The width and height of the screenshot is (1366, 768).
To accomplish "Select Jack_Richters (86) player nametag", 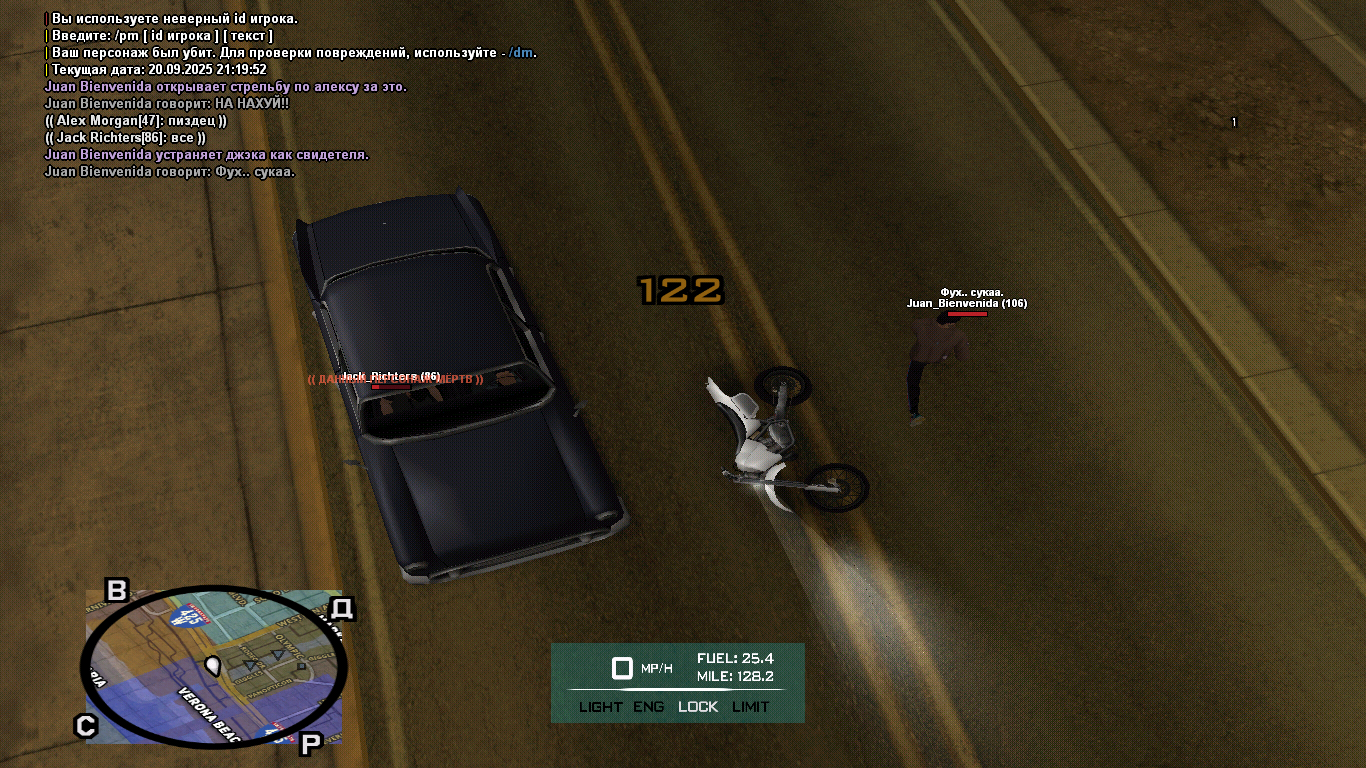I will (390, 376).
